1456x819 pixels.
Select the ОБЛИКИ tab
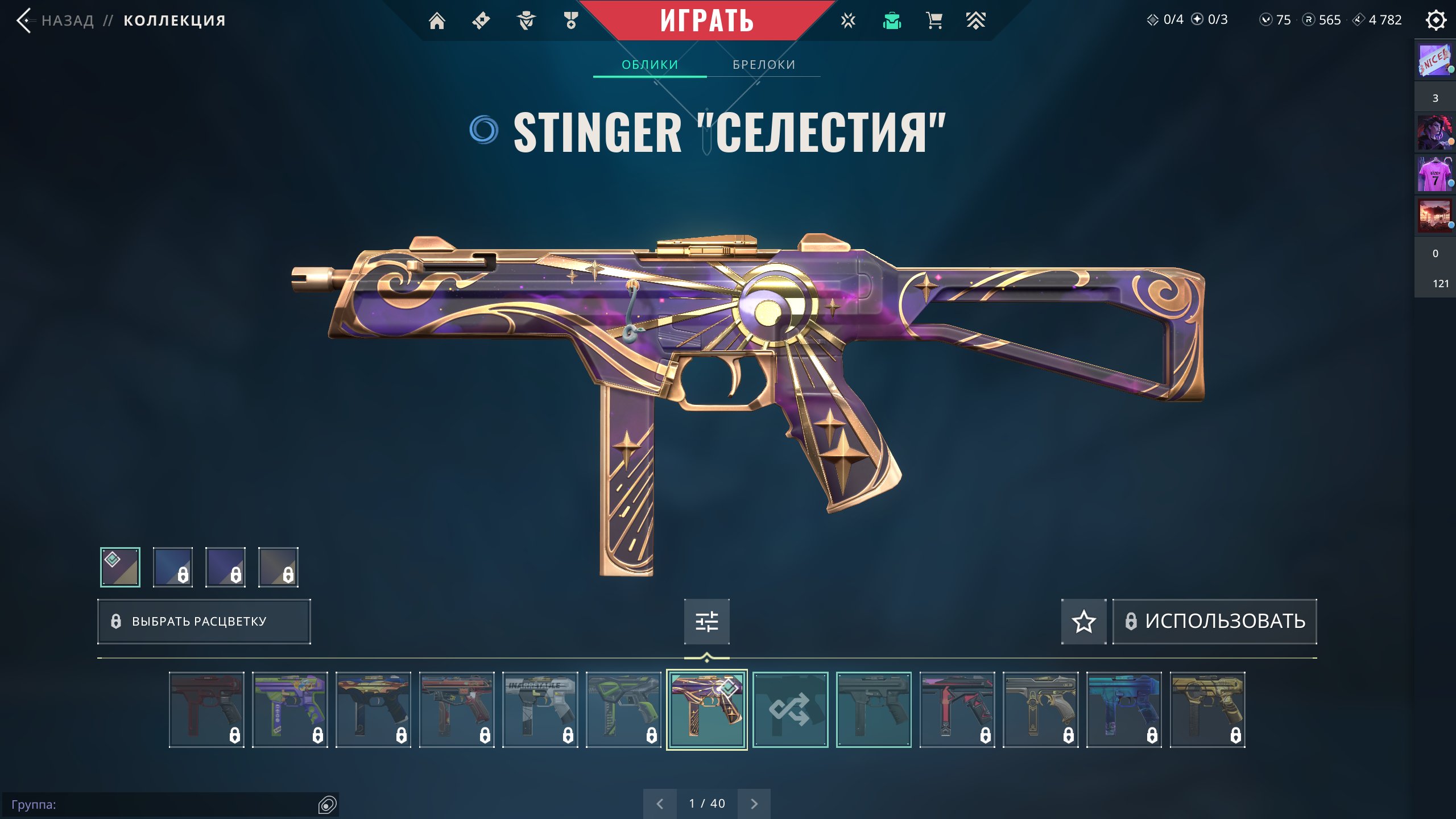(x=650, y=65)
